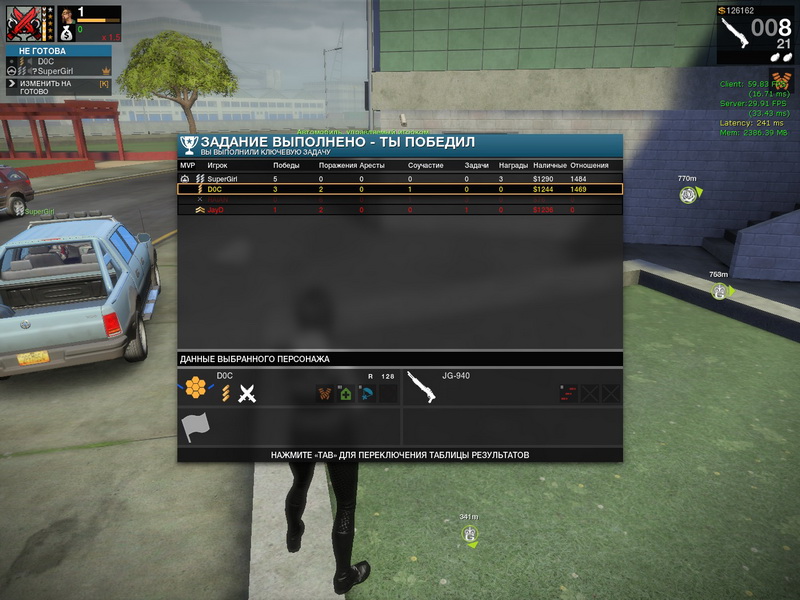Select JayD's red row in the scoreboard

click(x=400, y=210)
